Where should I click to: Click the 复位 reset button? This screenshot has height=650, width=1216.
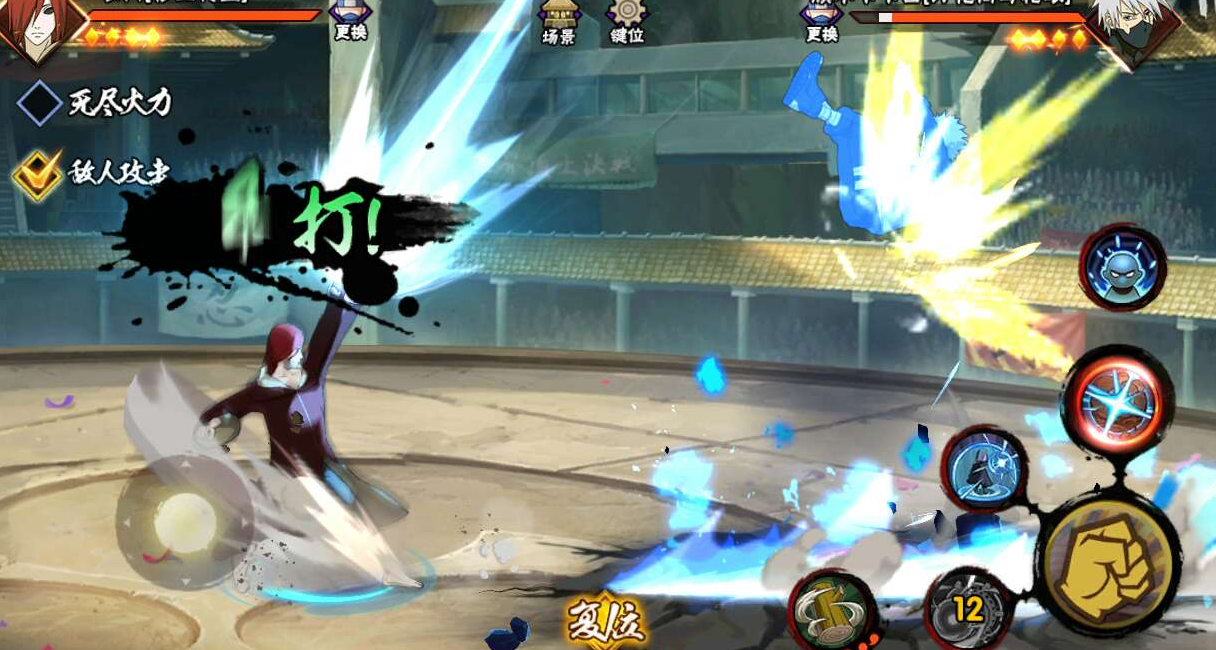click(606, 623)
